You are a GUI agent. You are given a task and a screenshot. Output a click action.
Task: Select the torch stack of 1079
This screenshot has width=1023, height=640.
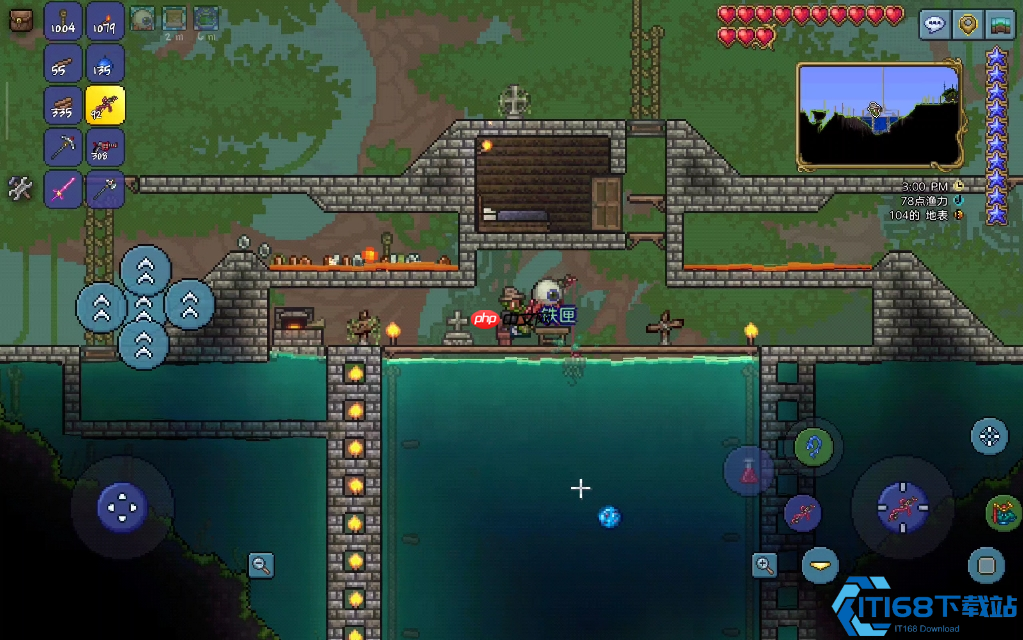click(x=105, y=20)
